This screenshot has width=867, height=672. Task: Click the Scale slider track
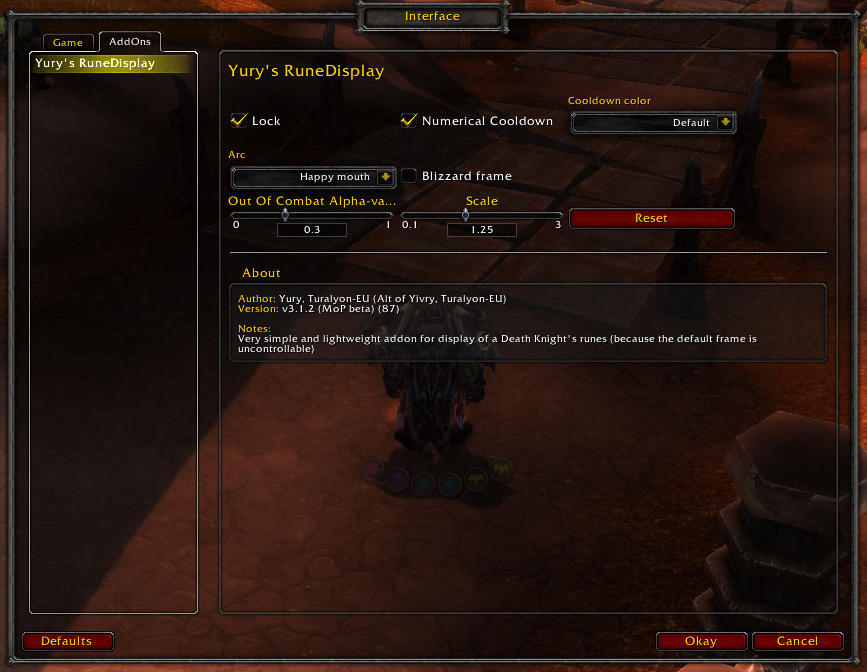pyautogui.click(x=481, y=215)
